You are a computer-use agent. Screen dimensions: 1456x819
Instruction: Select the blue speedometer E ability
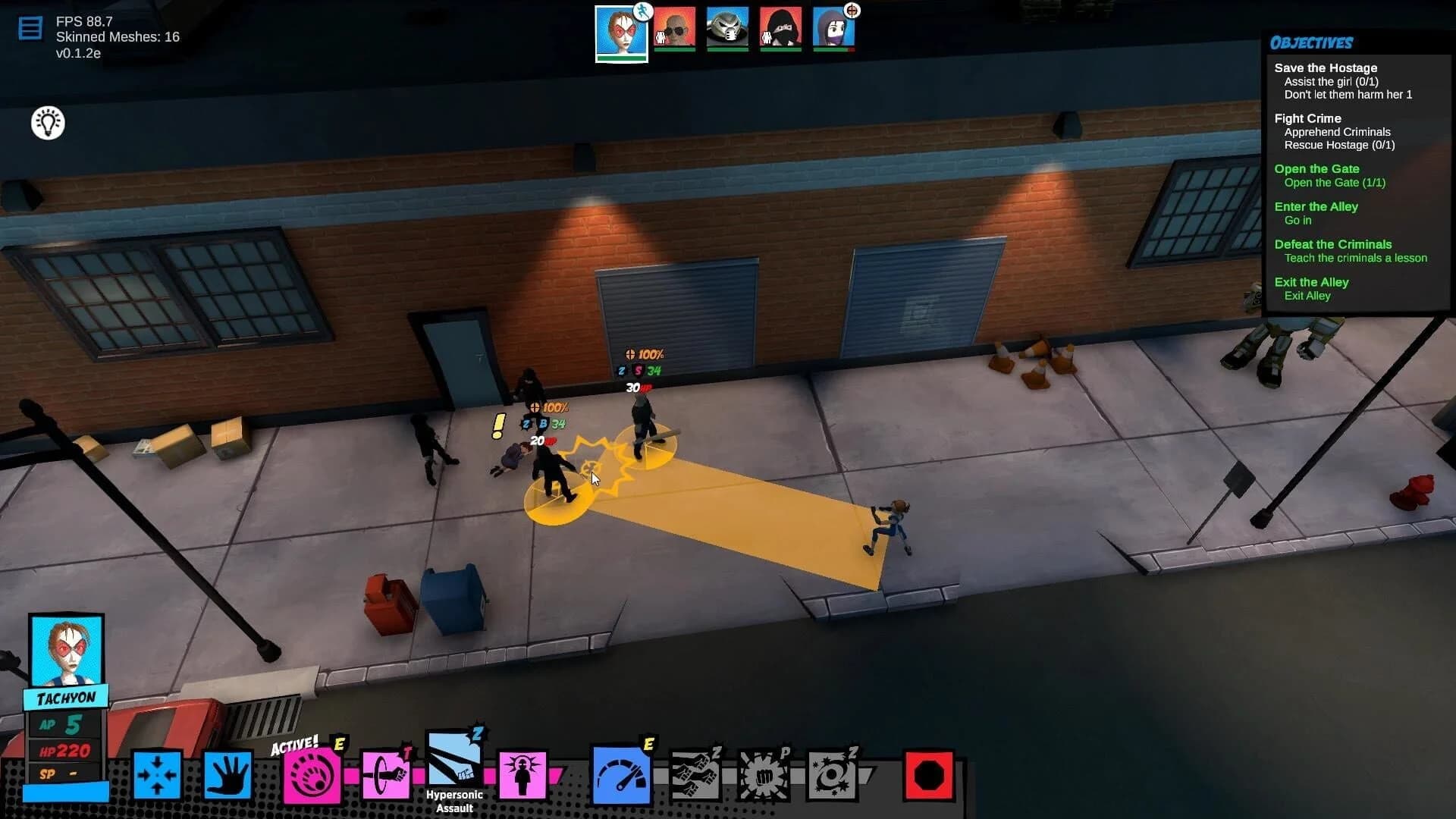click(620, 773)
